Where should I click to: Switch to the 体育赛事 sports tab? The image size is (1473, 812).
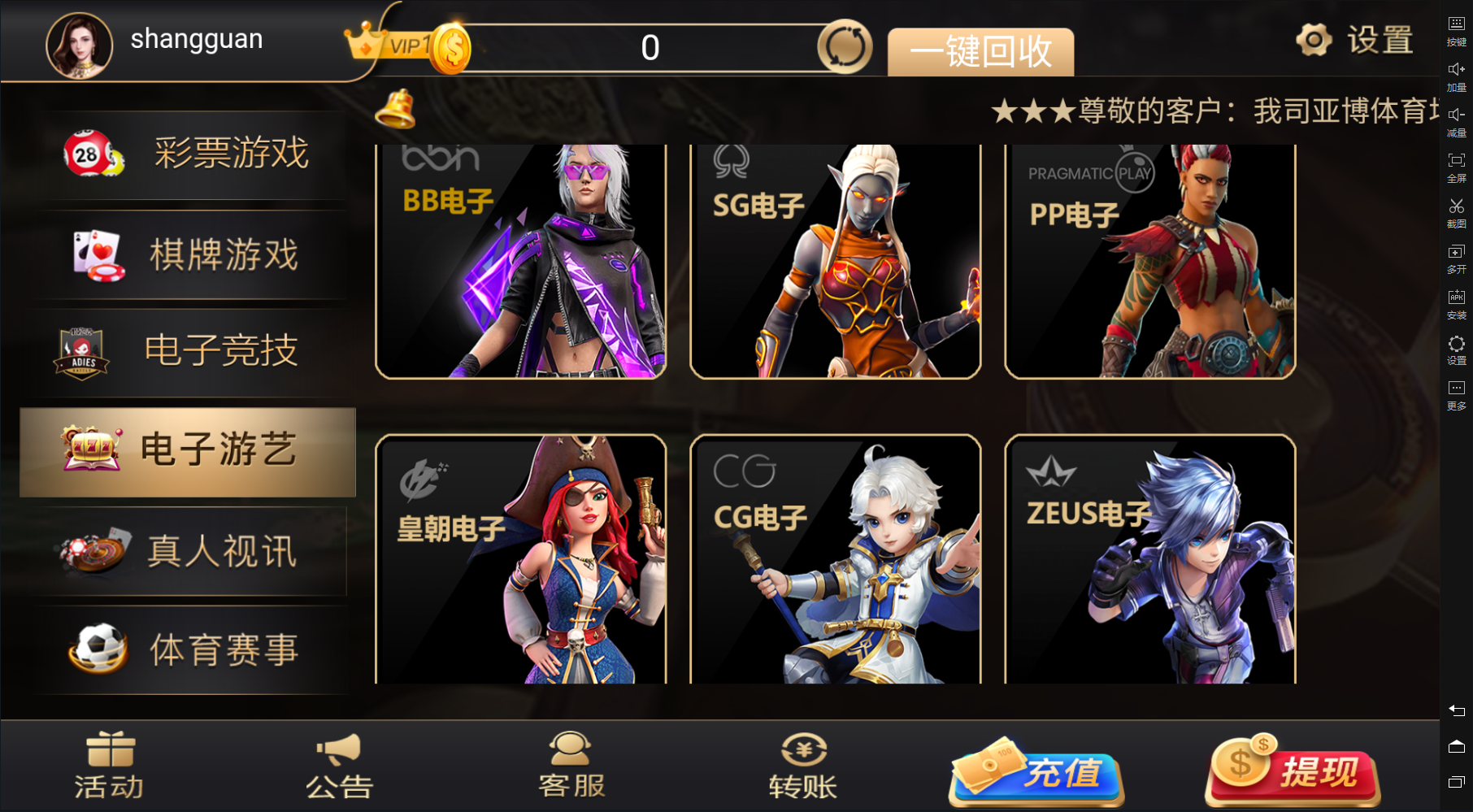(189, 650)
